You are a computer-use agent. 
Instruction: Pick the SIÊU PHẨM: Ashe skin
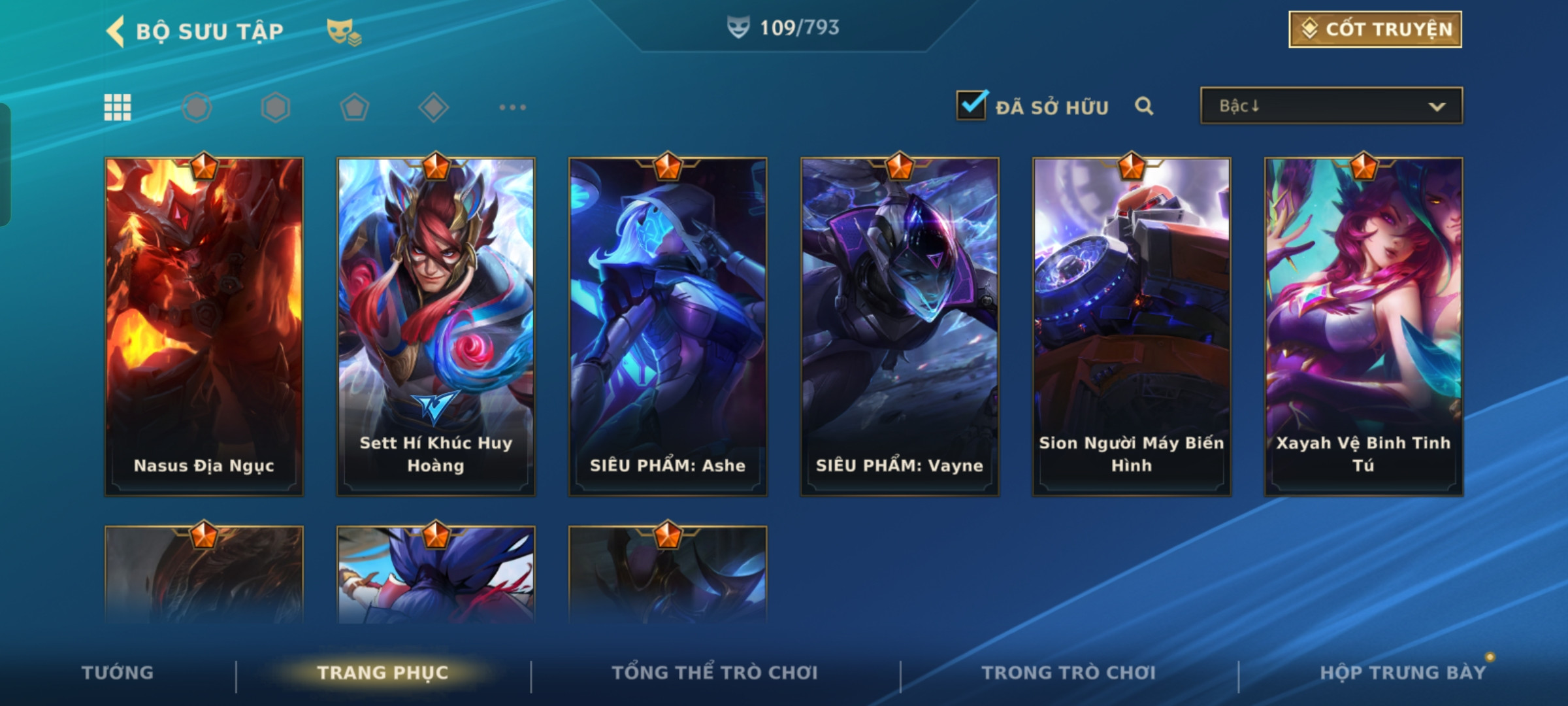668,327
